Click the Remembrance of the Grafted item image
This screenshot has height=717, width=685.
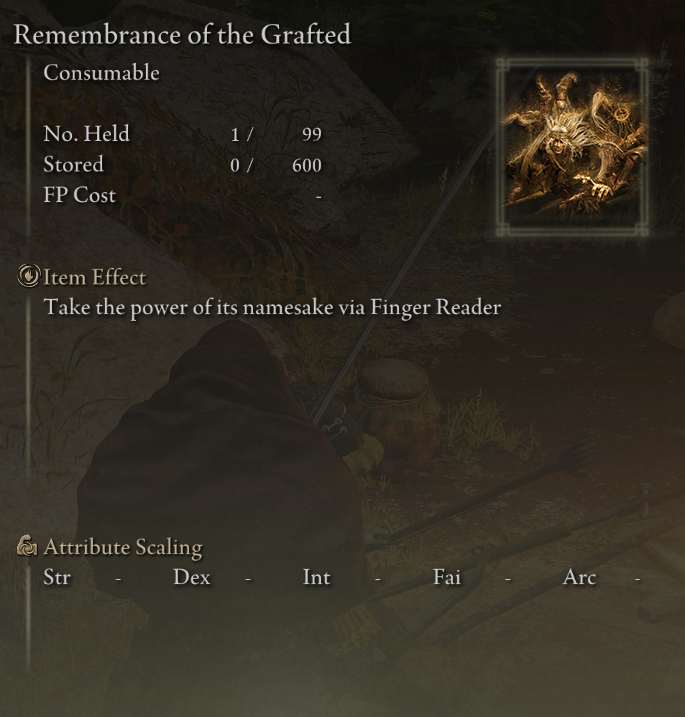pos(573,146)
